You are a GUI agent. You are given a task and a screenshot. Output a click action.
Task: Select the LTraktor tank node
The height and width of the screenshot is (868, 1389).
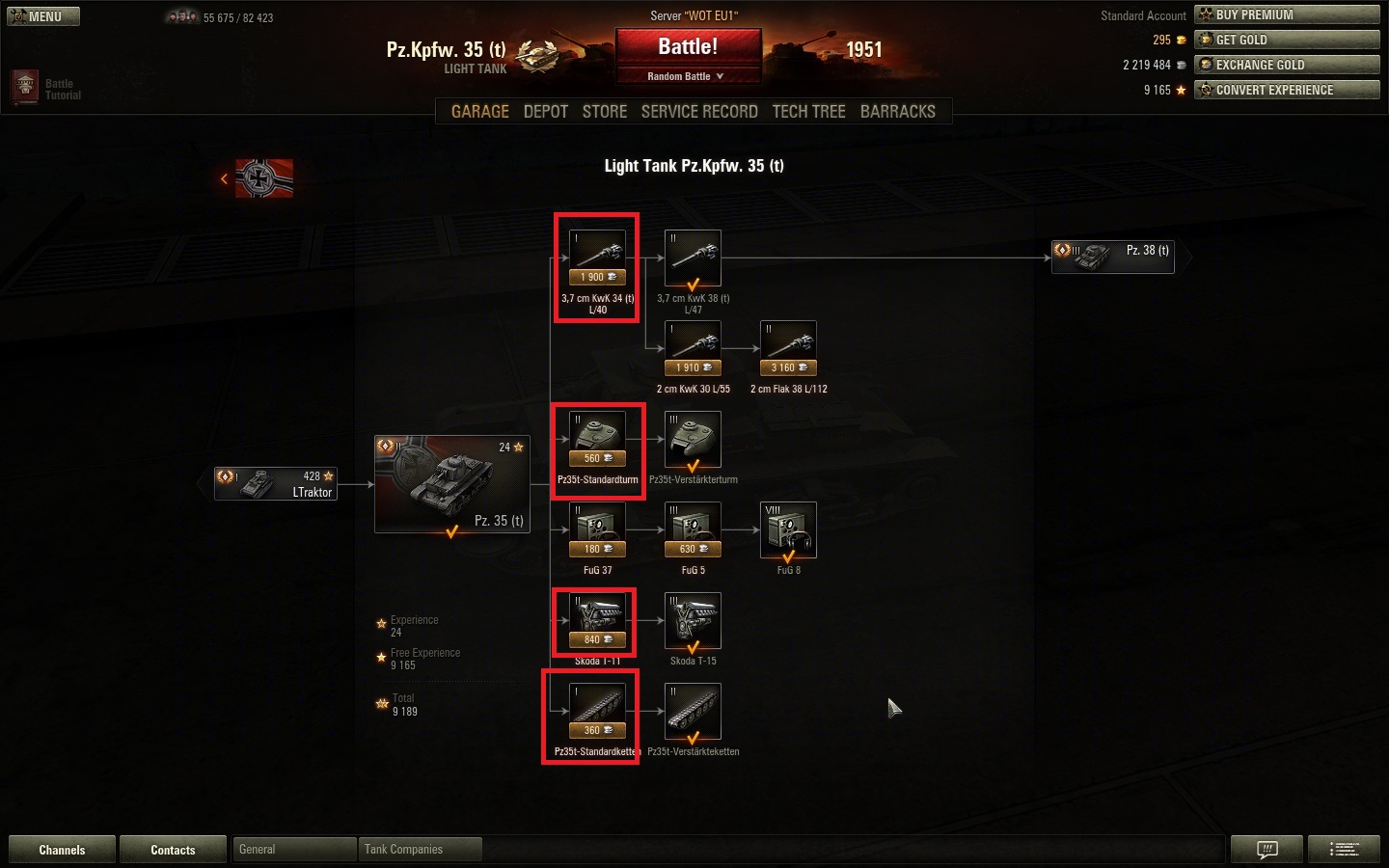[276, 483]
